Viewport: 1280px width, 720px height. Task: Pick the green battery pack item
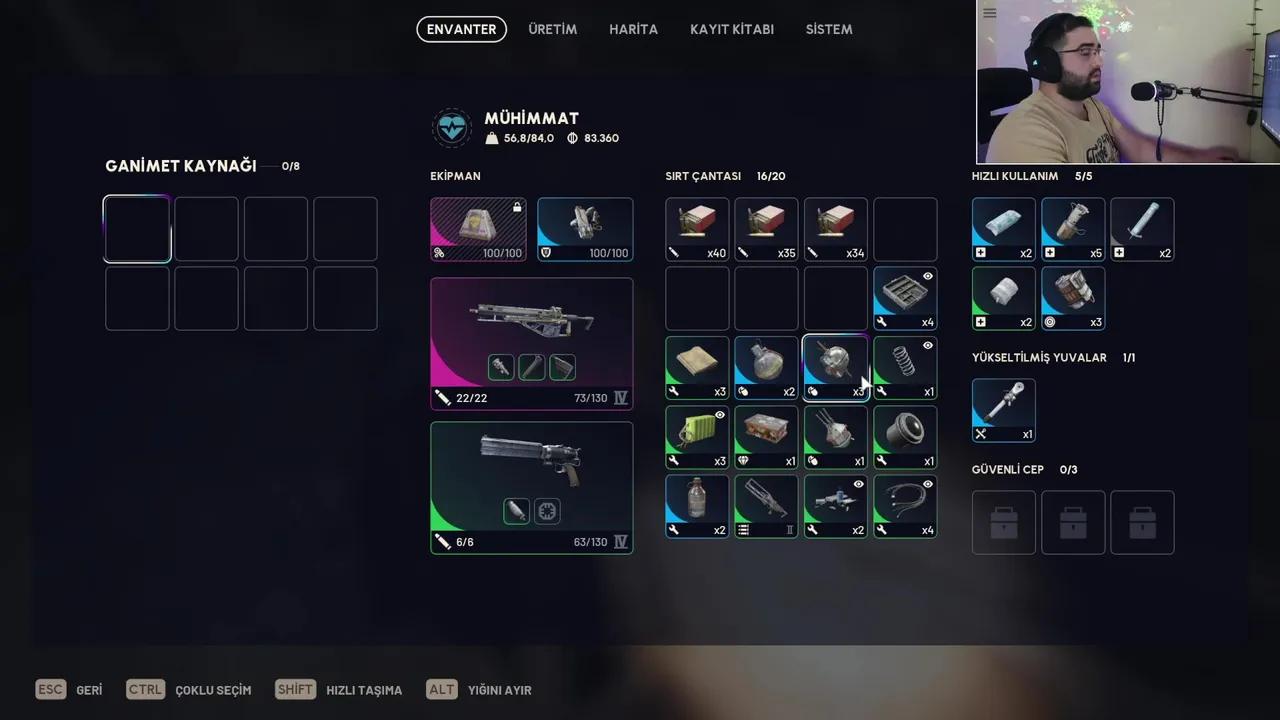pyautogui.click(x=697, y=437)
